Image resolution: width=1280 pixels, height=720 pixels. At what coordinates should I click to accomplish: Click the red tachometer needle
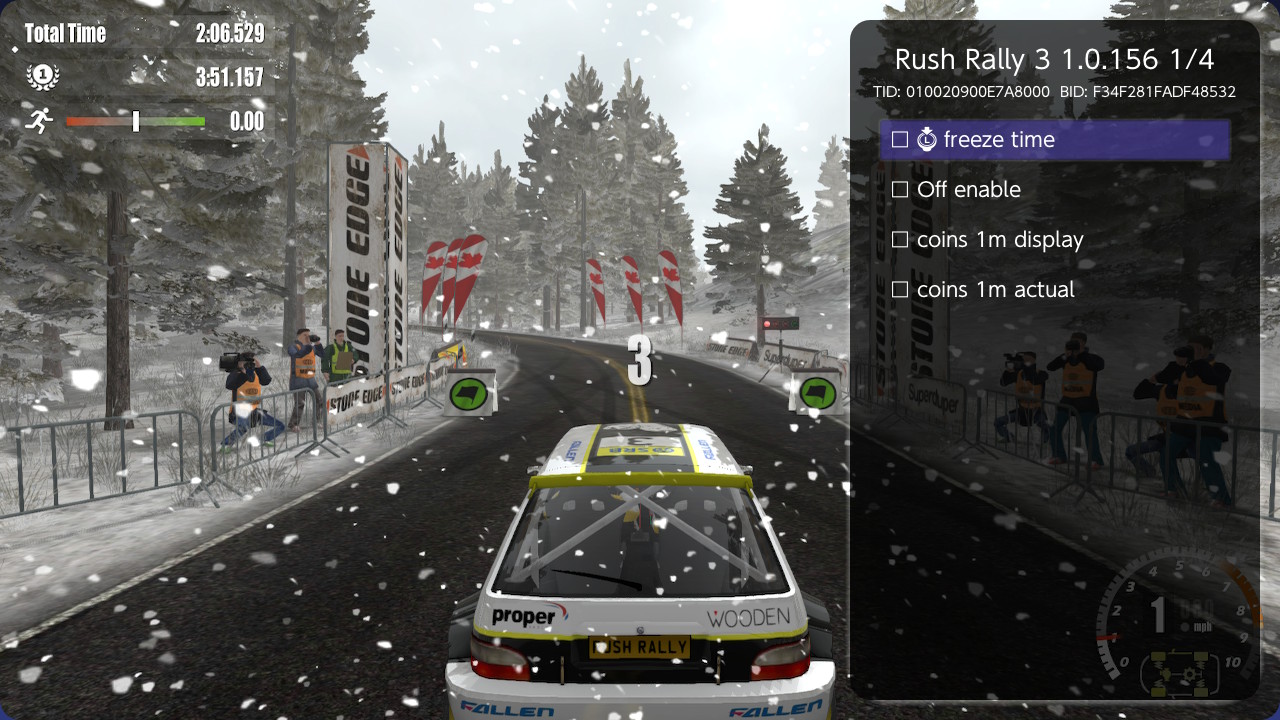click(x=1107, y=636)
